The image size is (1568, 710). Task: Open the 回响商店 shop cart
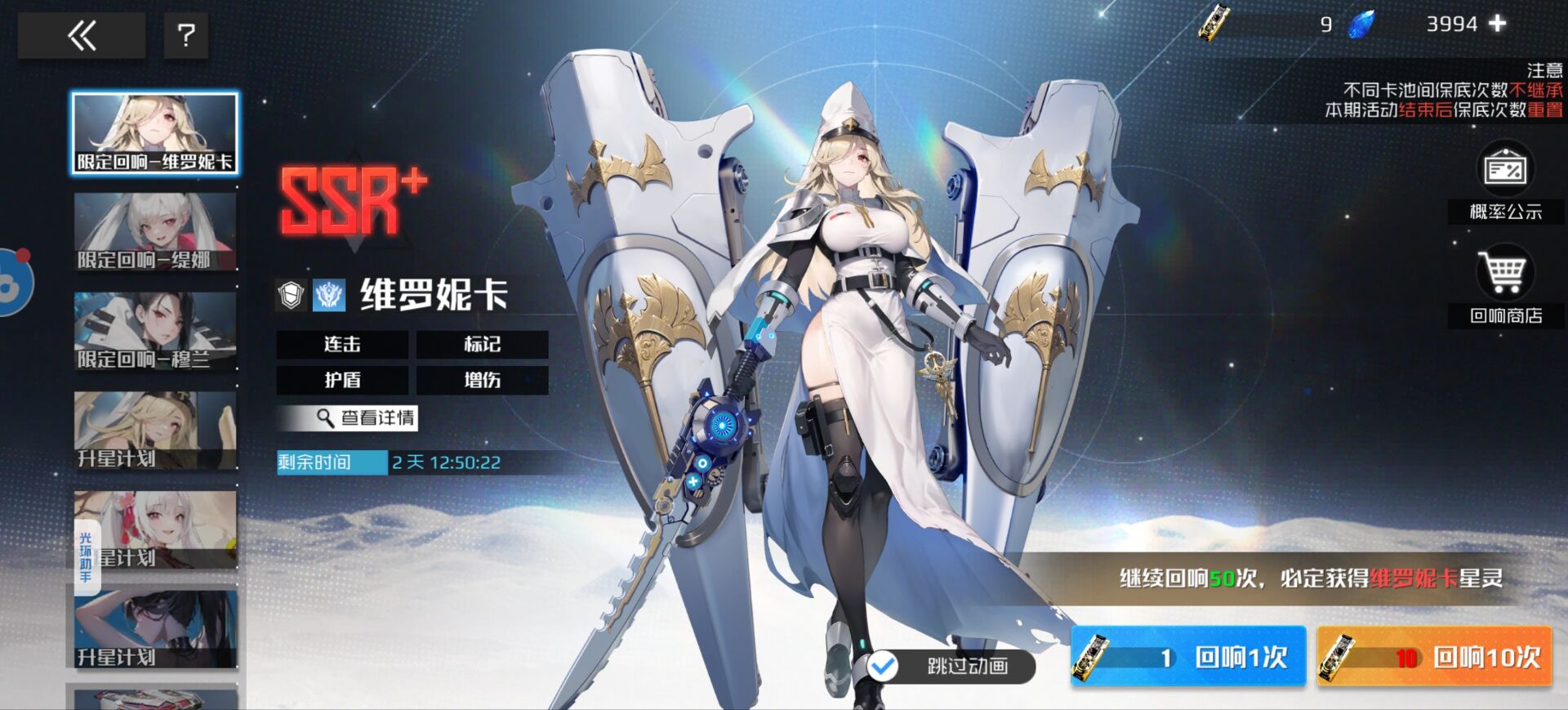point(1505,284)
